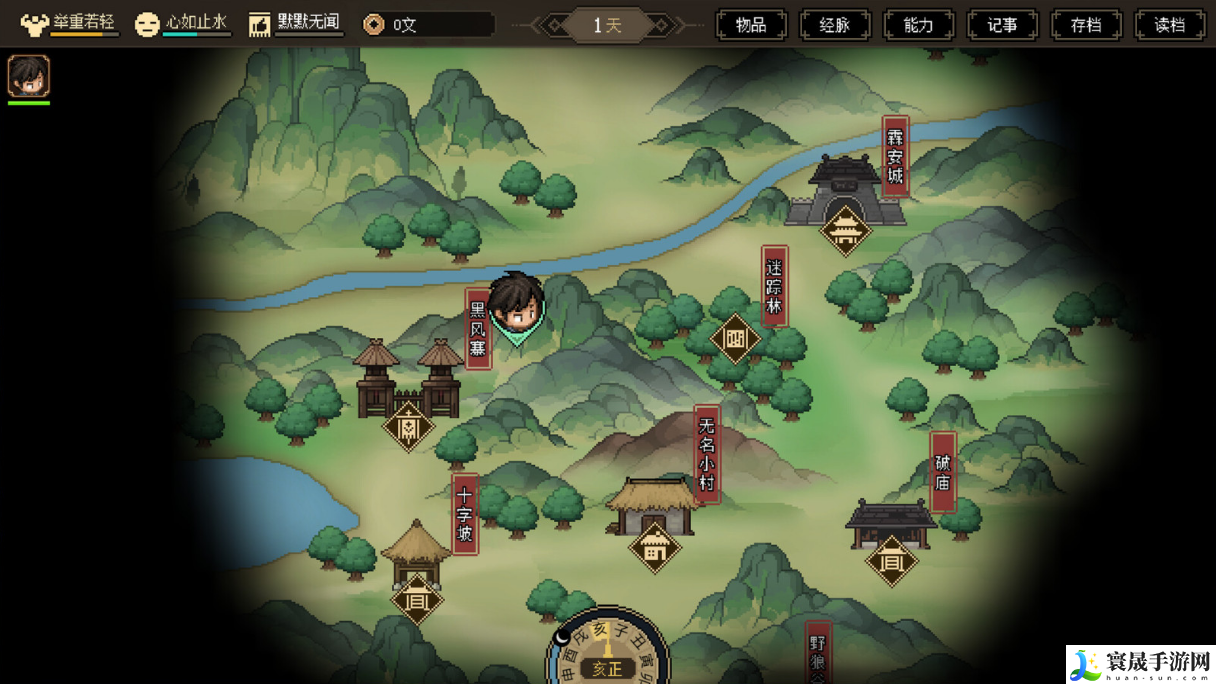1216x684 pixels.
Task: Open the 记事 journal menu
Action: [x=1002, y=25]
